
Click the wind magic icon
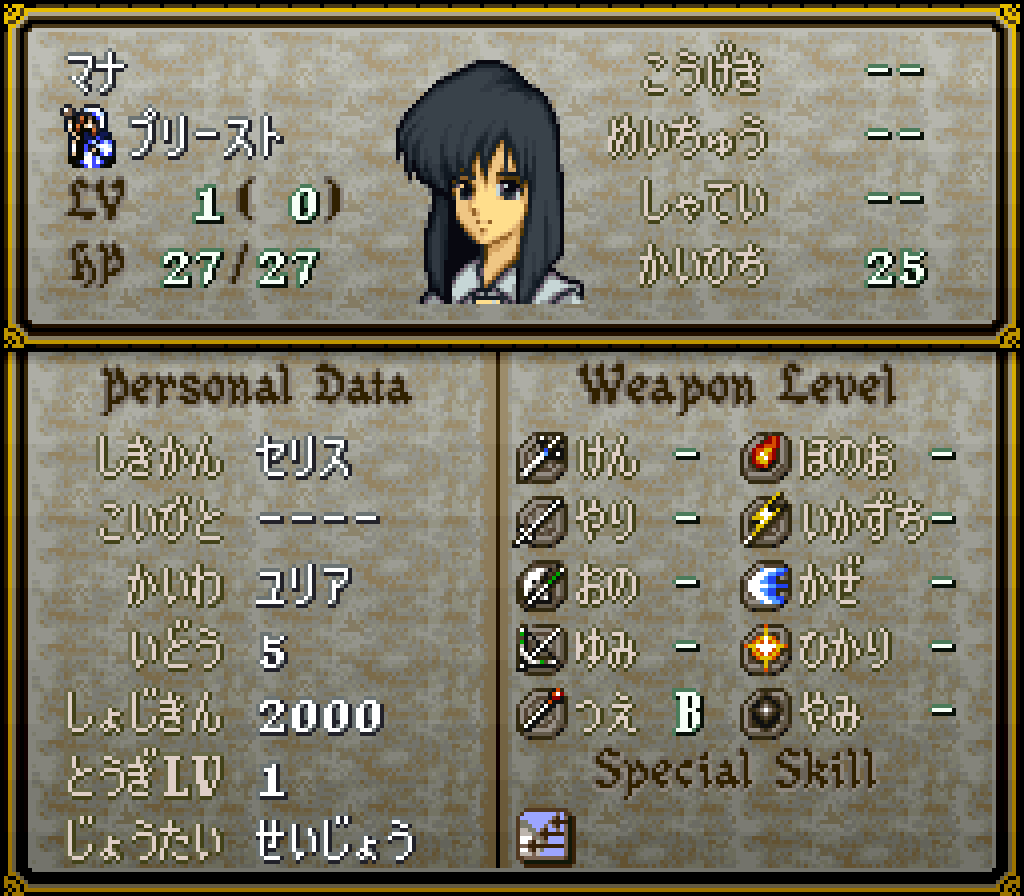pyautogui.click(x=766, y=585)
